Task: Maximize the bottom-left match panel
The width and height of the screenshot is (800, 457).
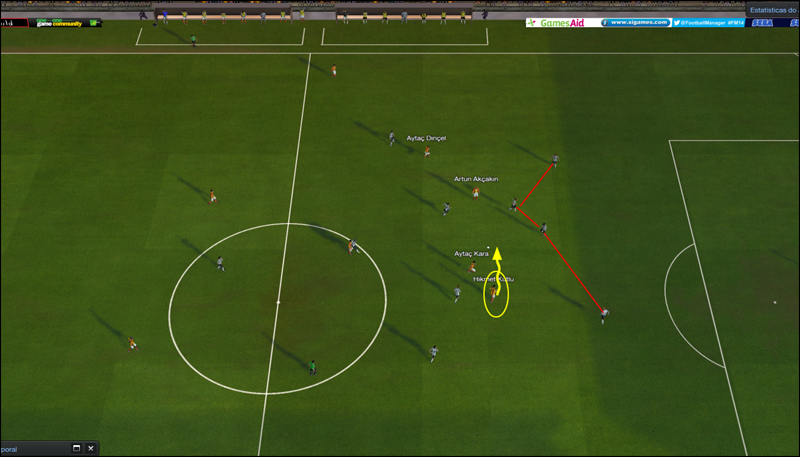Action: pyautogui.click(x=76, y=449)
